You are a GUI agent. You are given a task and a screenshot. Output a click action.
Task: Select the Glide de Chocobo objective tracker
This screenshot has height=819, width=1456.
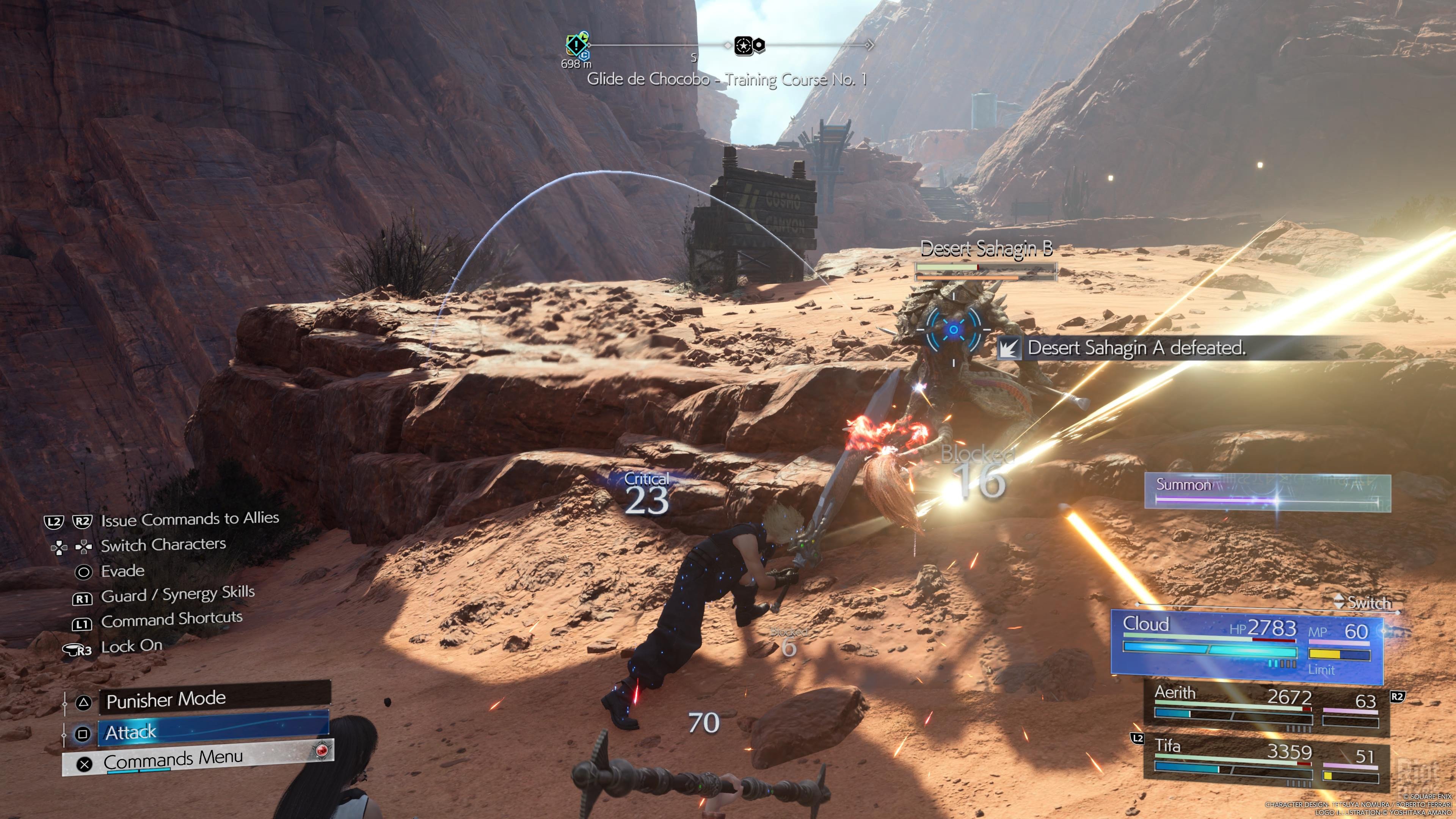pos(726,80)
